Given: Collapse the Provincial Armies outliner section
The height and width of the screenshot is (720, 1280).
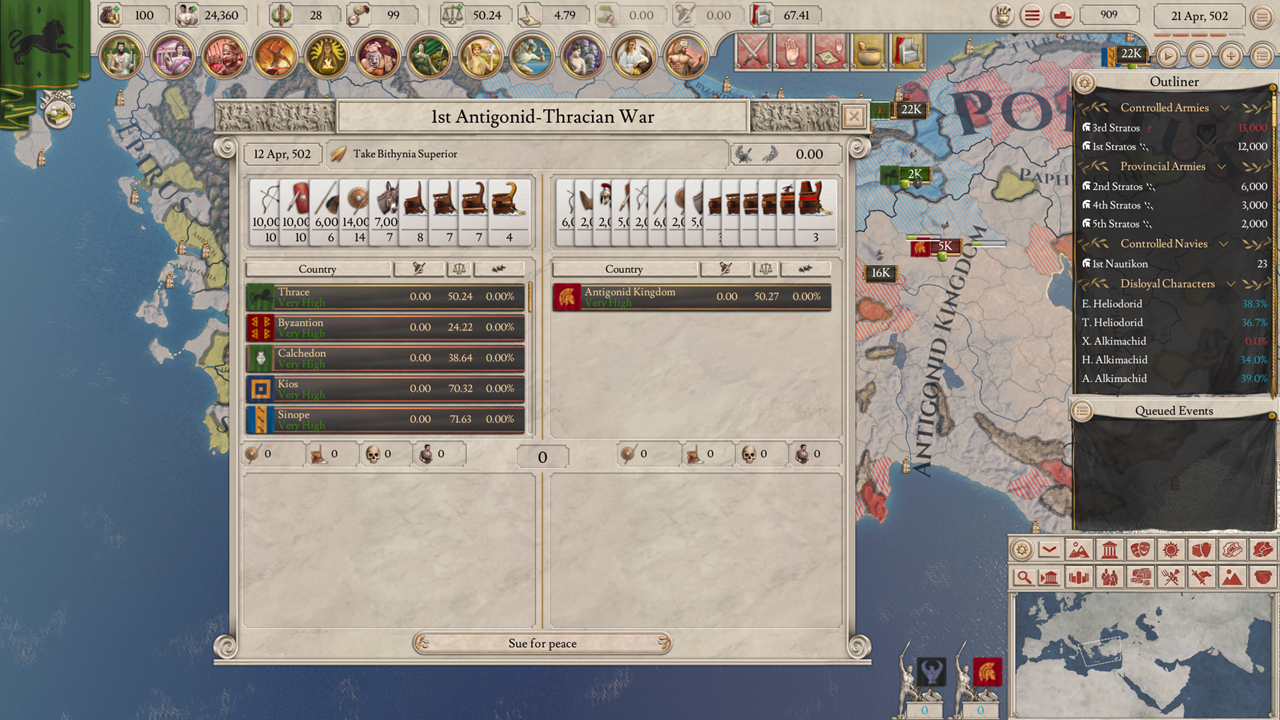Looking at the screenshot, I should coord(1221,167).
